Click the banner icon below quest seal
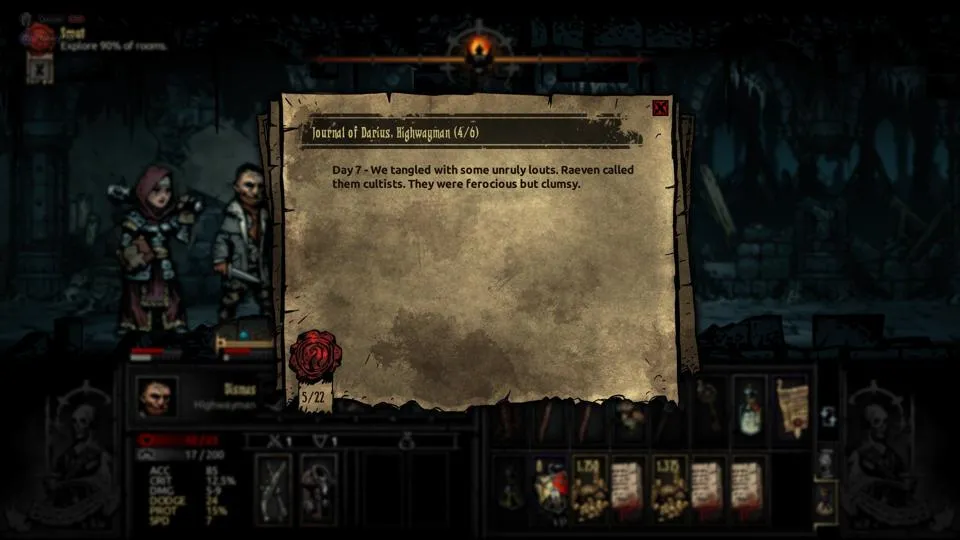Screen dimensions: 960x540 (40, 69)
